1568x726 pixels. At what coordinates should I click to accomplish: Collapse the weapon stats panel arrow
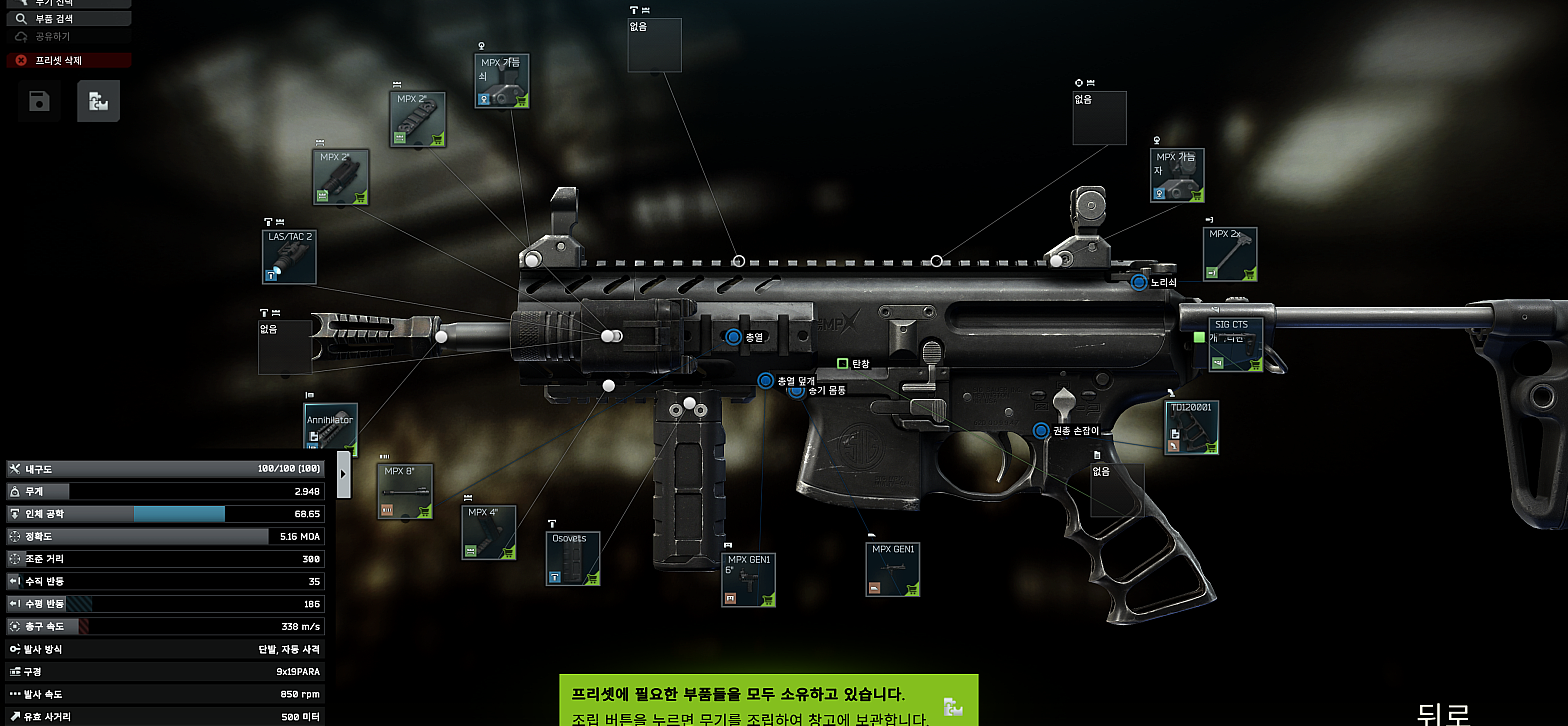[344, 474]
